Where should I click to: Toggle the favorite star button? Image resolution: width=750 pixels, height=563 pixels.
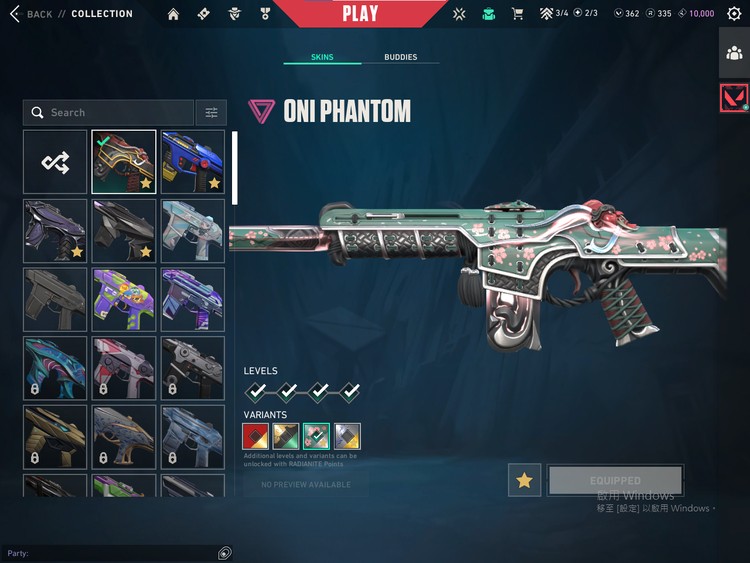(525, 481)
